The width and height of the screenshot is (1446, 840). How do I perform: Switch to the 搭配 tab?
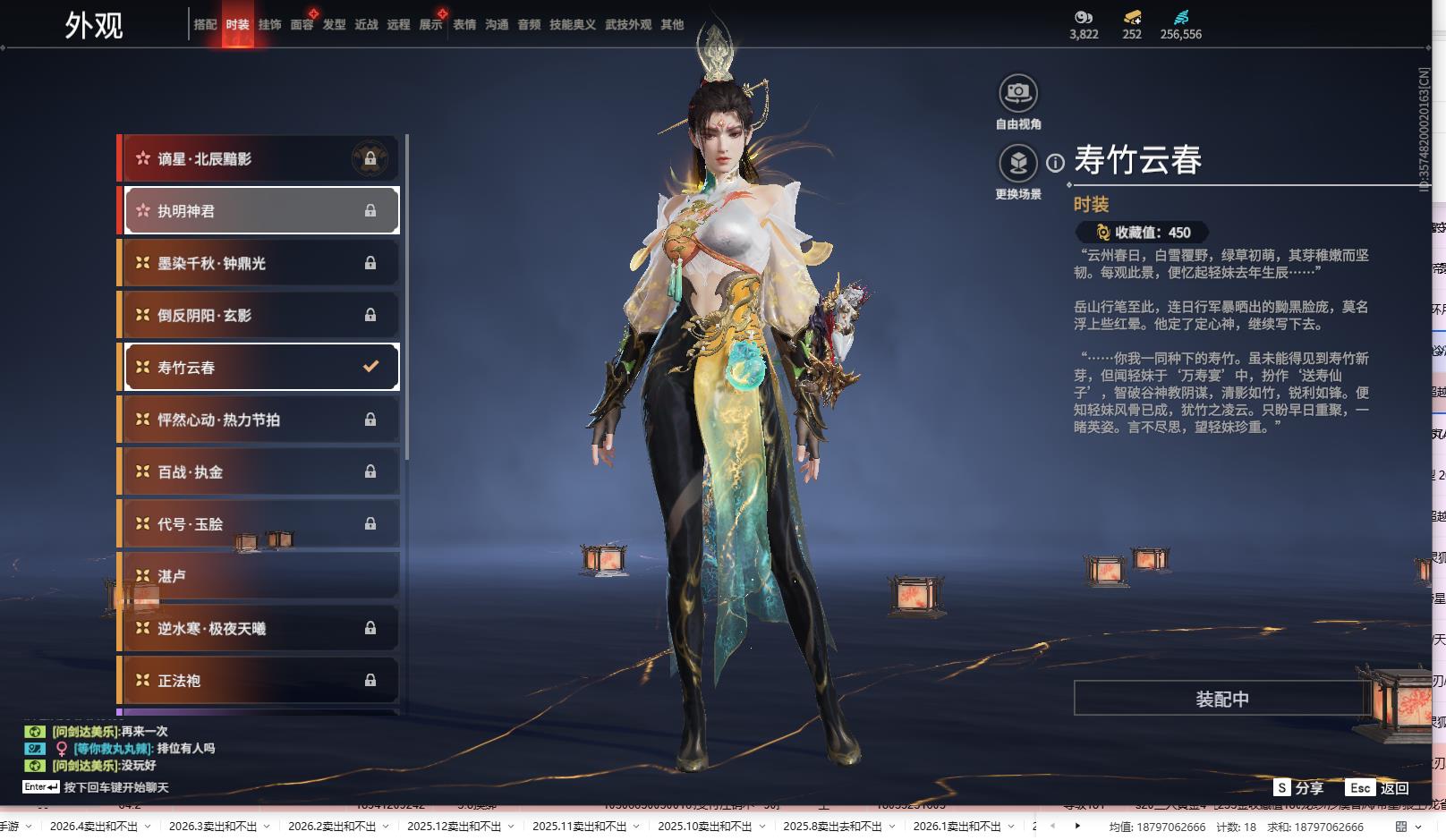pyautogui.click(x=205, y=25)
